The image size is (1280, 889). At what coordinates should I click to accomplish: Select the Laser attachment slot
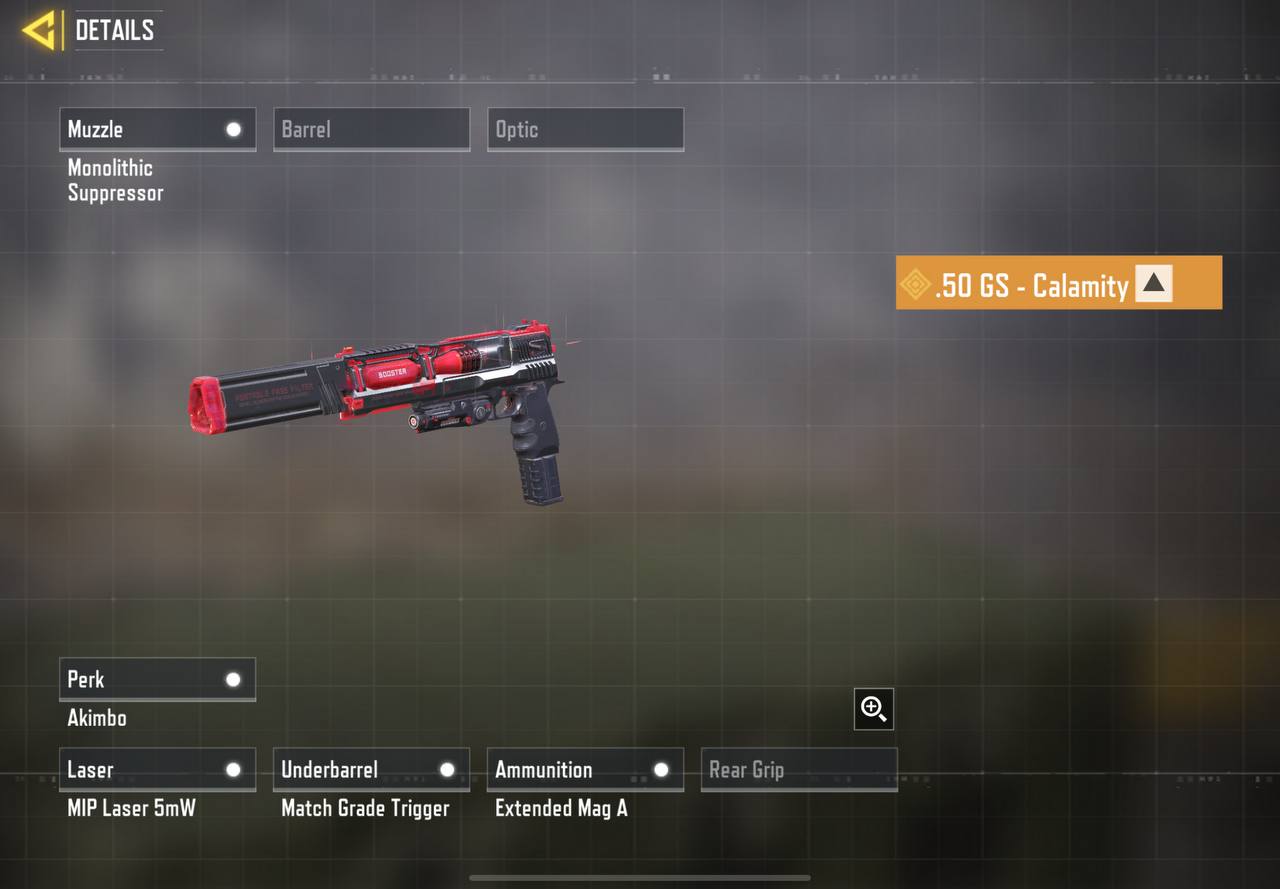click(x=157, y=769)
